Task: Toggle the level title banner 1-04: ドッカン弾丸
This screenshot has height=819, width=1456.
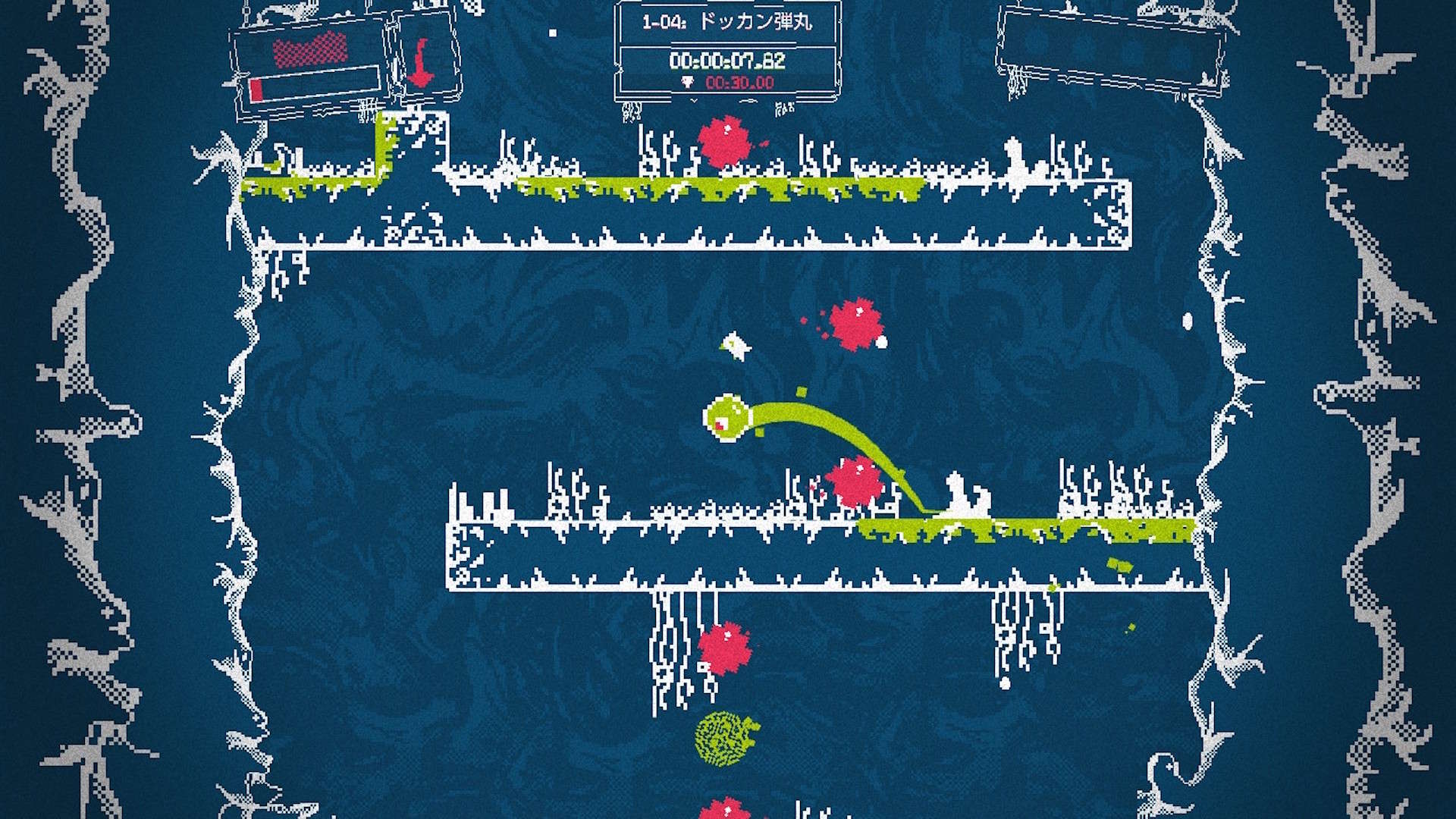Action: tap(728, 23)
